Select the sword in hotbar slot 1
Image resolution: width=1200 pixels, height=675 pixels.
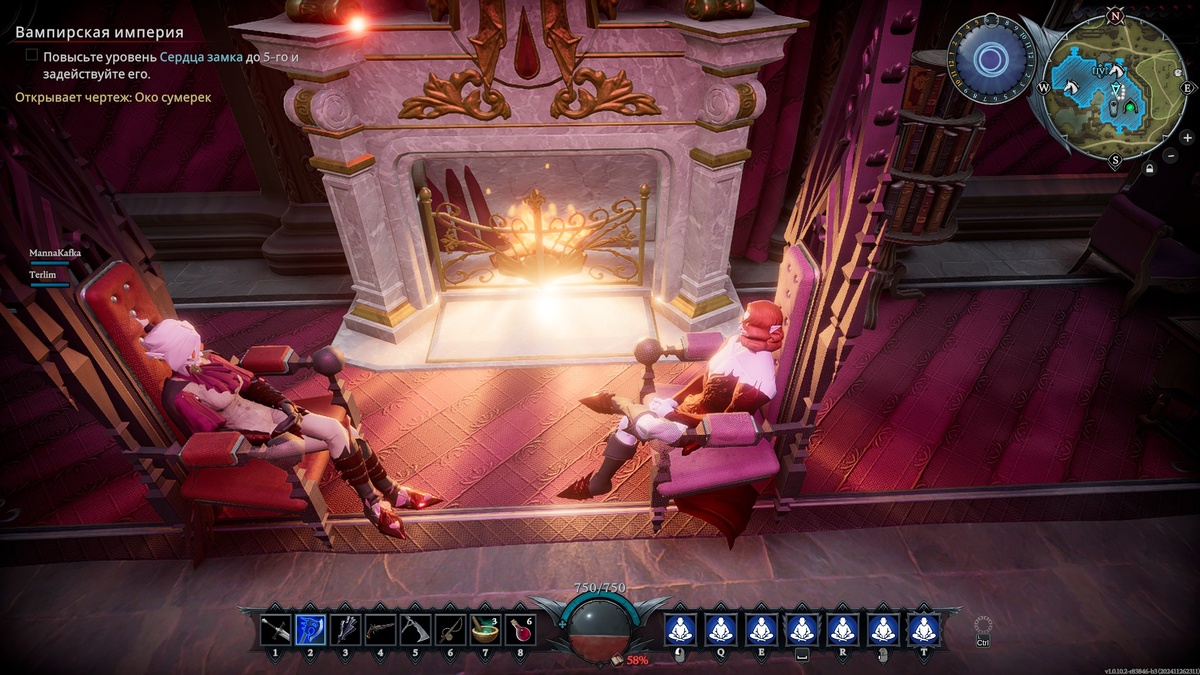click(275, 629)
